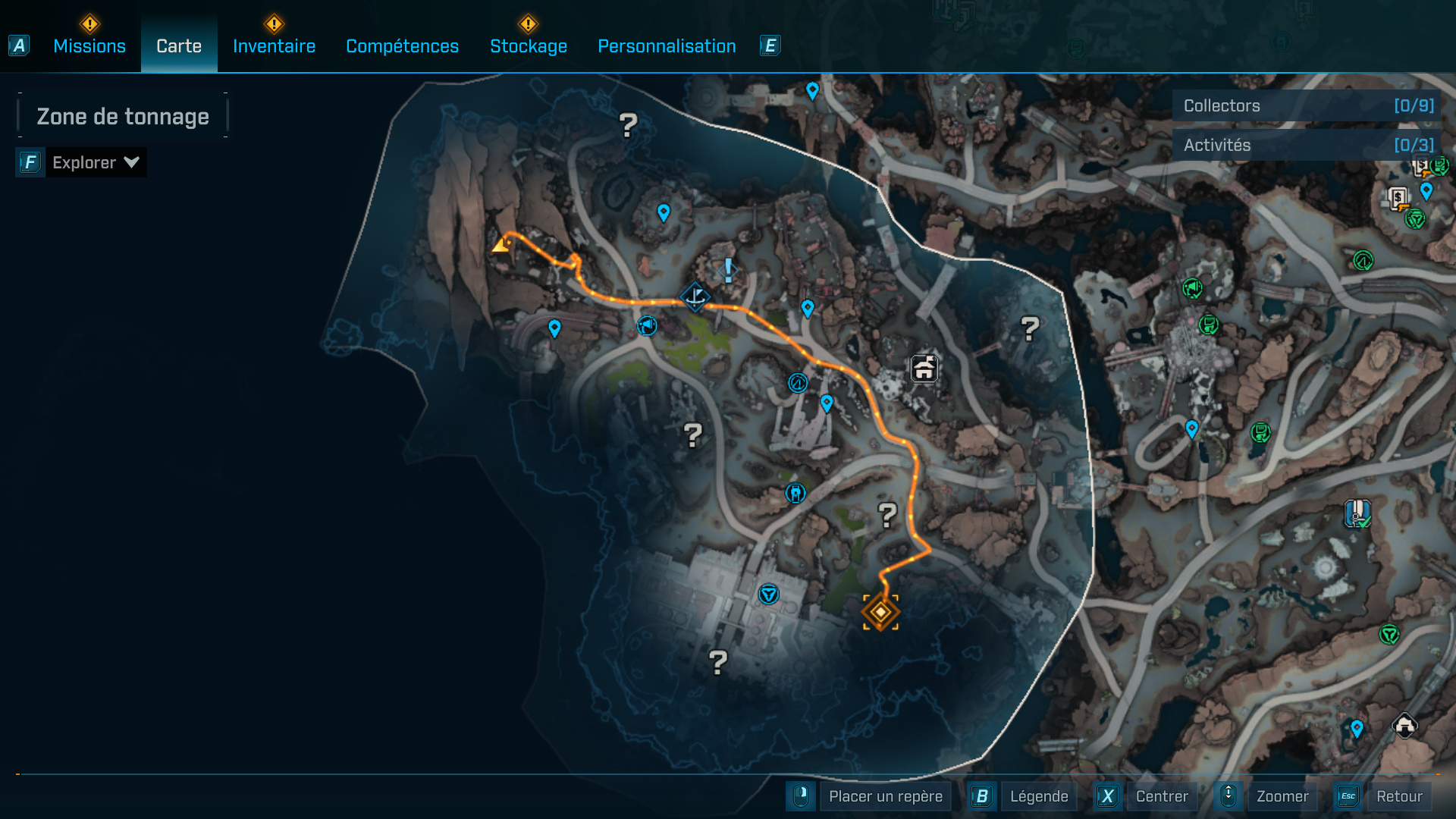
Task: Expand the Explorer dropdown
Action: 95,162
